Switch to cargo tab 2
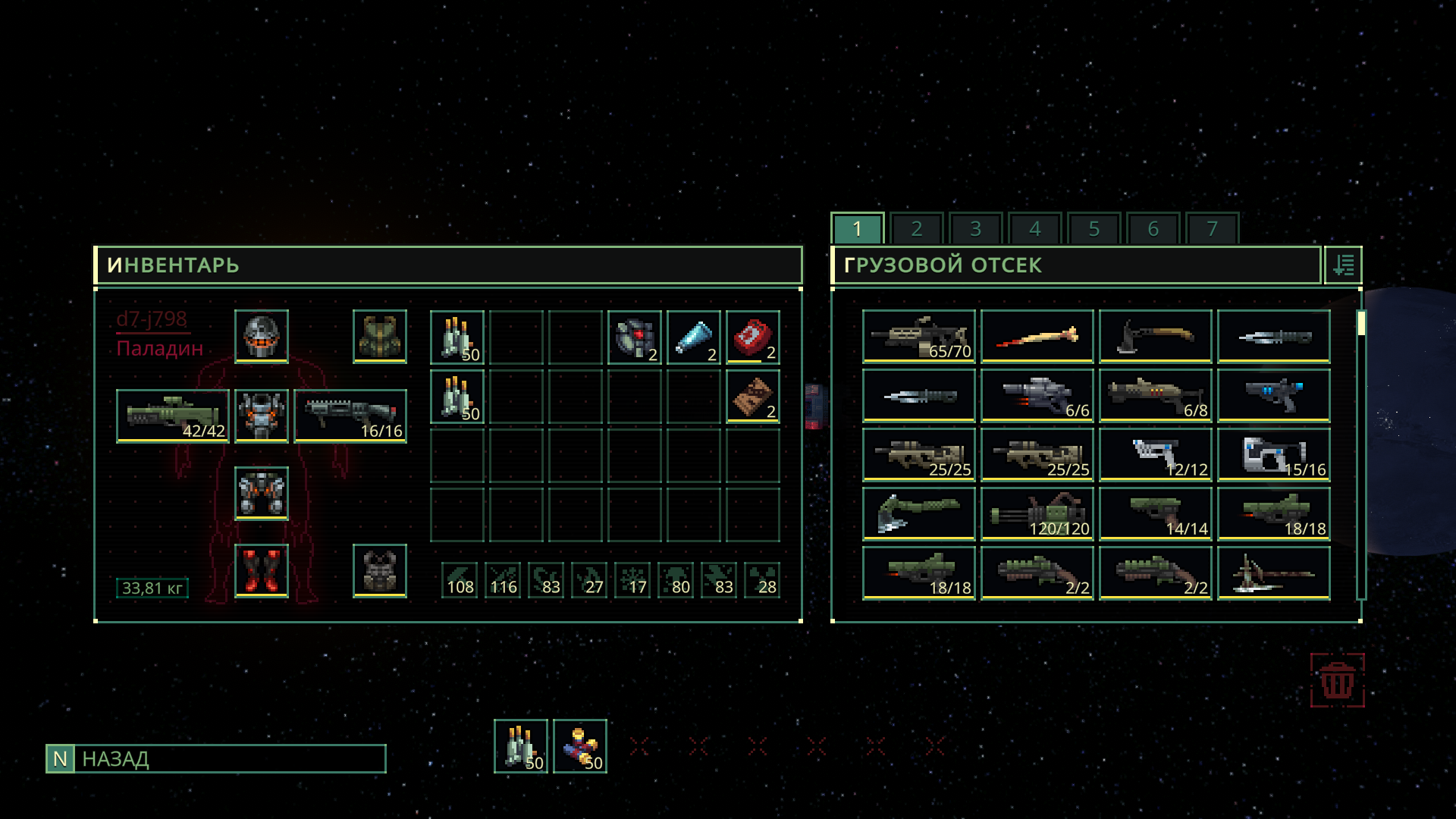 (916, 228)
